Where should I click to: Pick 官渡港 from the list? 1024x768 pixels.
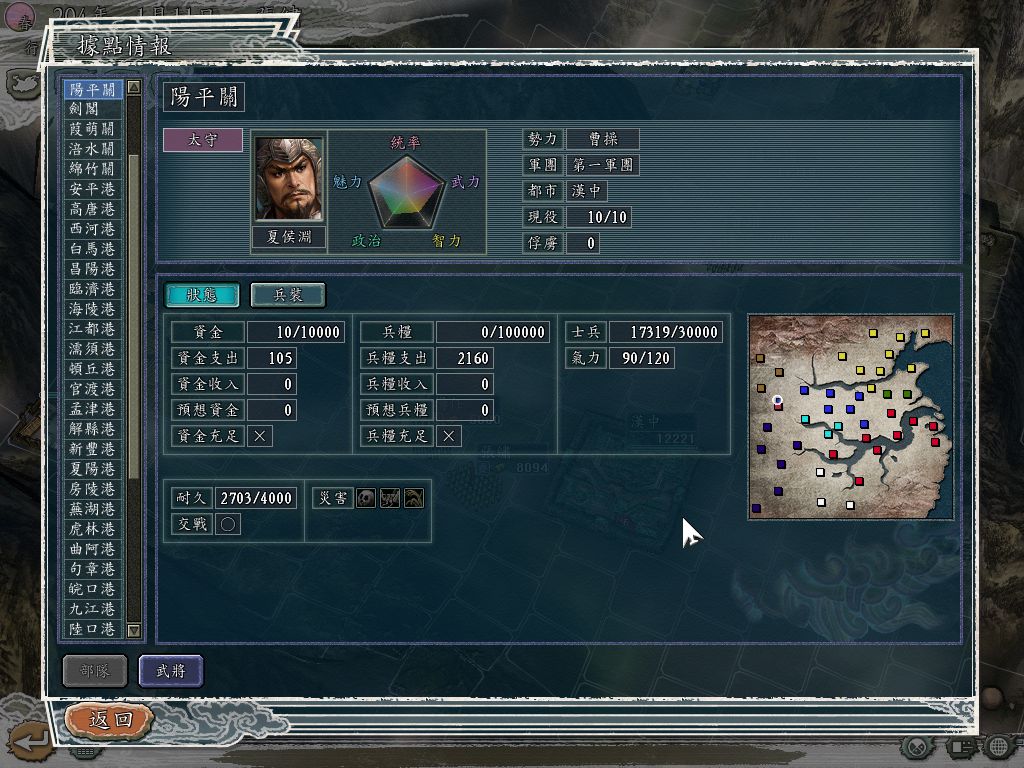92,389
